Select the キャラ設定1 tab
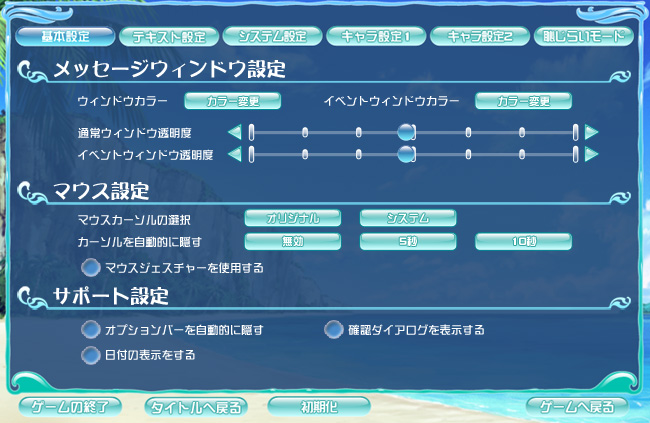650x423 pixels. (376, 36)
